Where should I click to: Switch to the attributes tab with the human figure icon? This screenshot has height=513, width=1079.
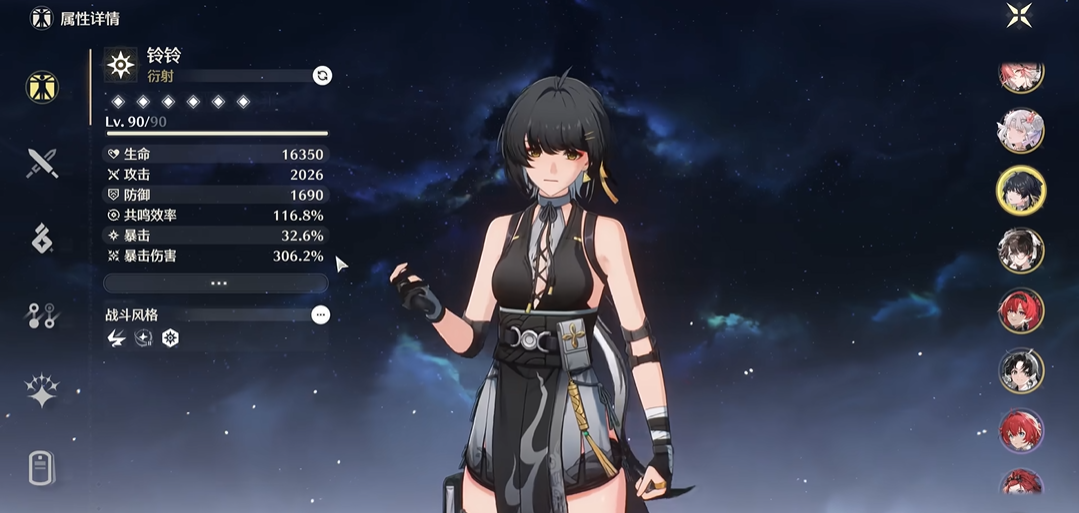click(42, 87)
